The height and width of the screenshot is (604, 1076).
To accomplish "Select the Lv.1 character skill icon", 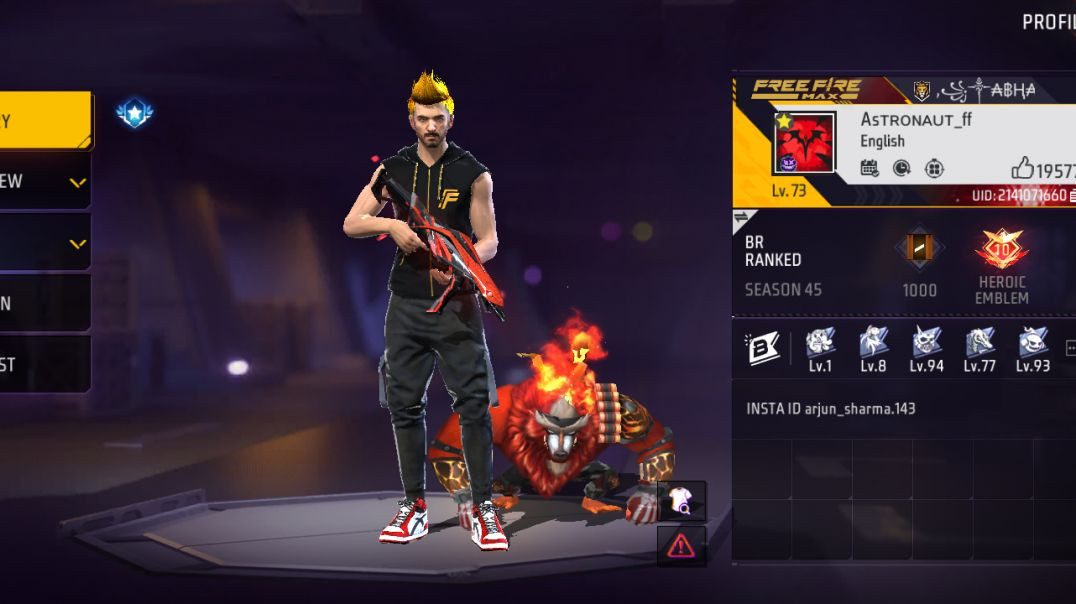I will [x=820, y=343].
